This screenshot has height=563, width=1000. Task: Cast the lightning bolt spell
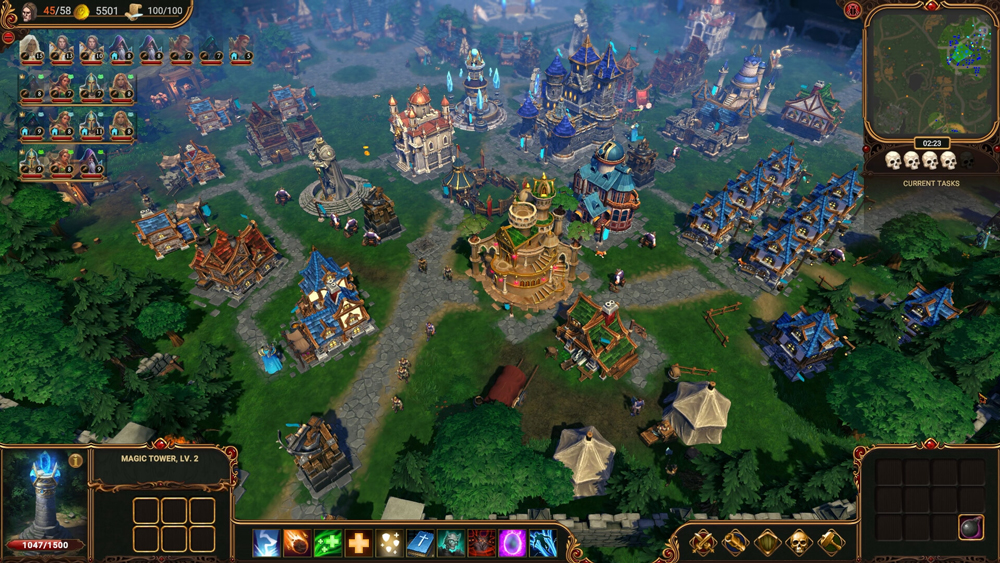(267, 543)
